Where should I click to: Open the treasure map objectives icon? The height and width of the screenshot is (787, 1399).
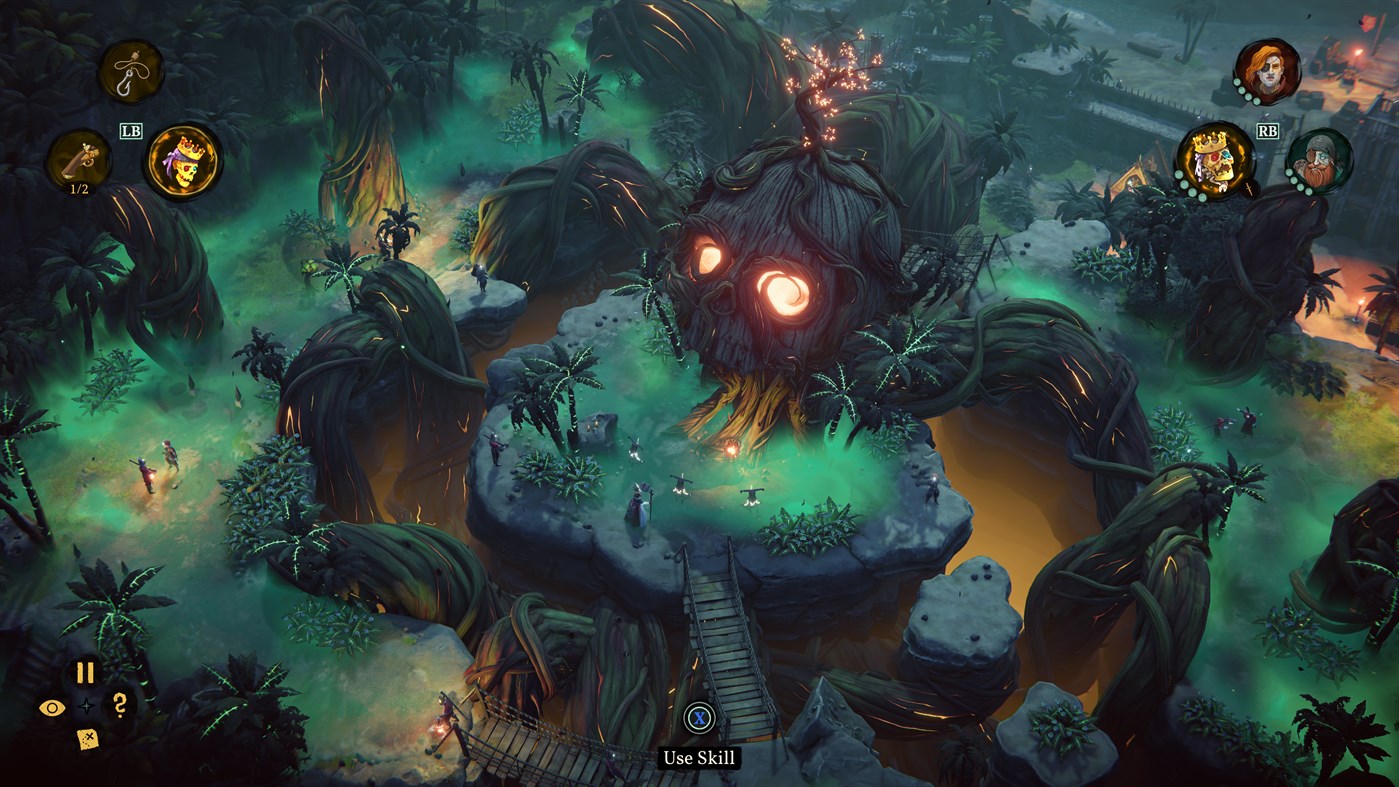coord(87,740)
